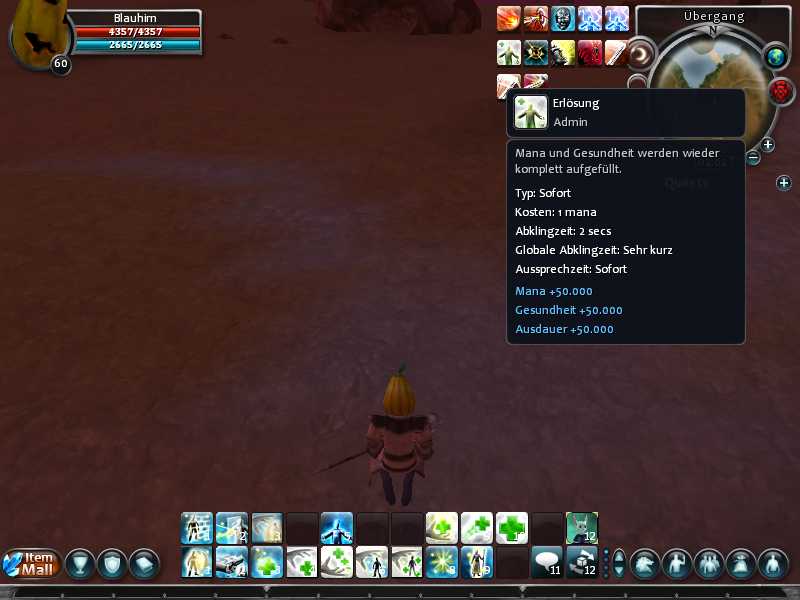Viewport: 800px width, 600px height.
Task: Click the red button on the minimap
Action: coord(781,92)
